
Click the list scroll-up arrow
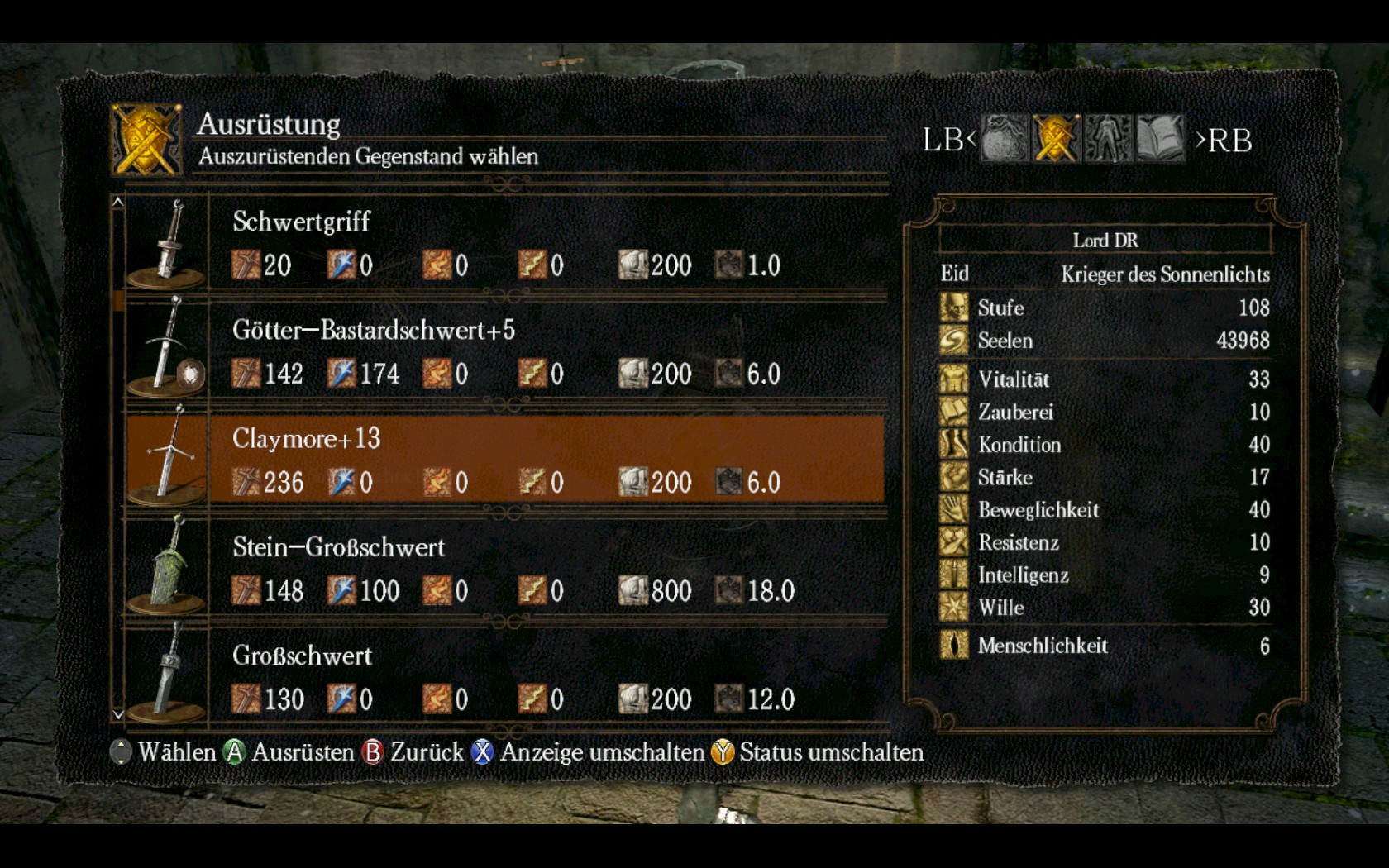point(118,202)
